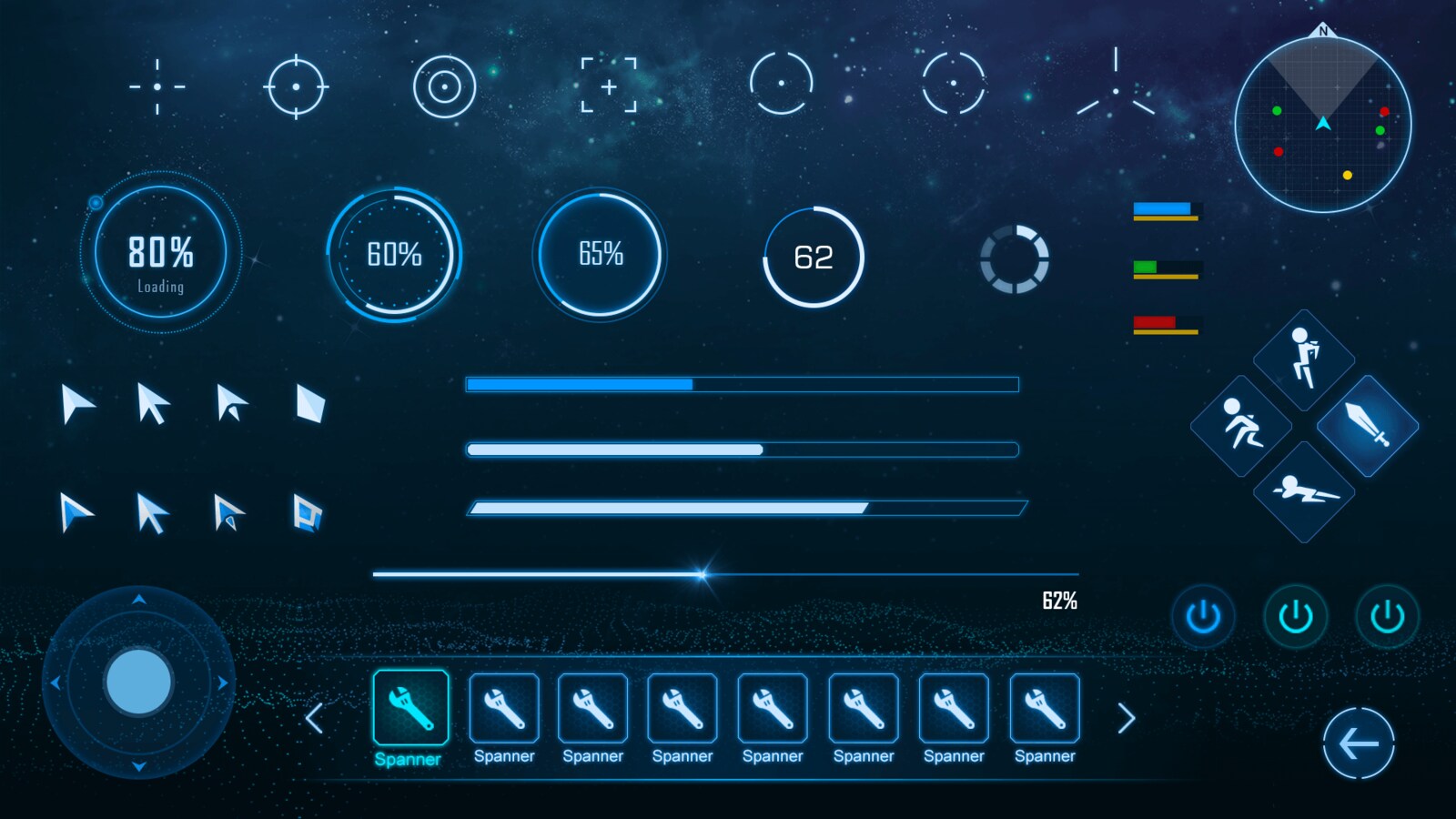Click the 62% glowing progress slider
The width and height of the screenshot is (1456, 819).
click(701, 573)
